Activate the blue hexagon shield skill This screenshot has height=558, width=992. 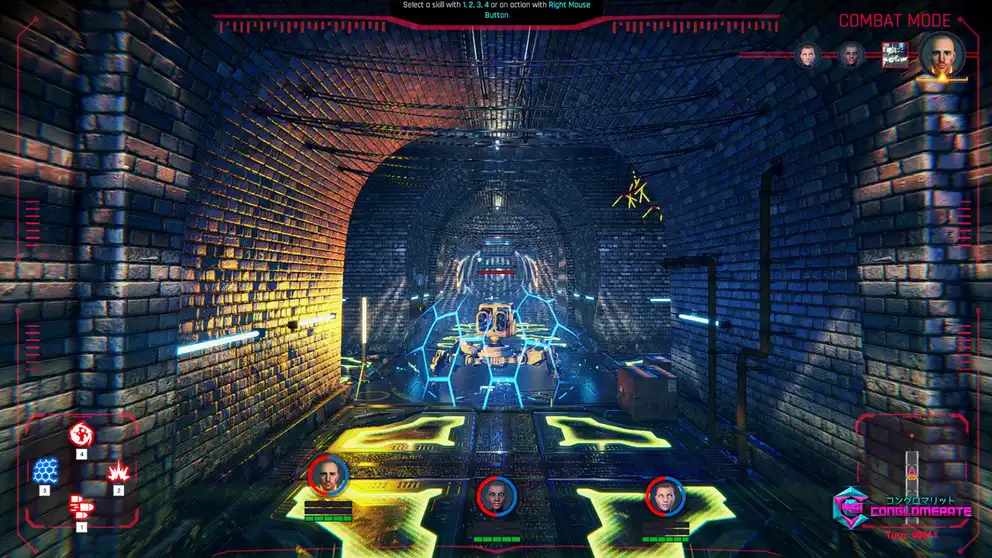[45, 471]
